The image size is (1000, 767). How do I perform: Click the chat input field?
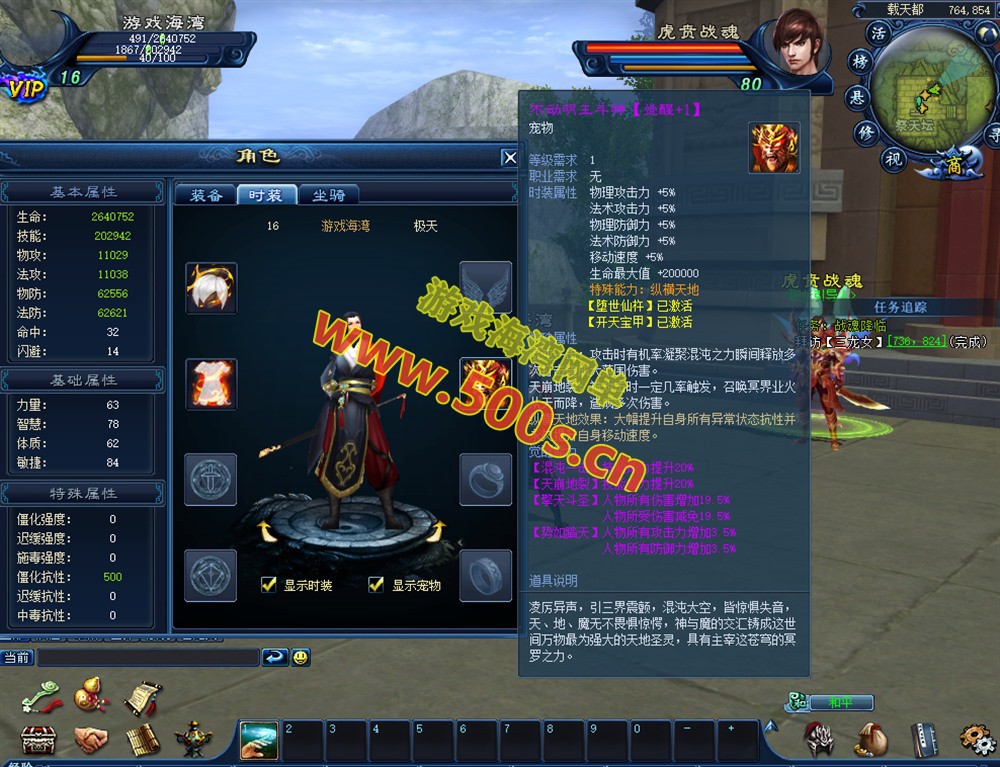148,658
